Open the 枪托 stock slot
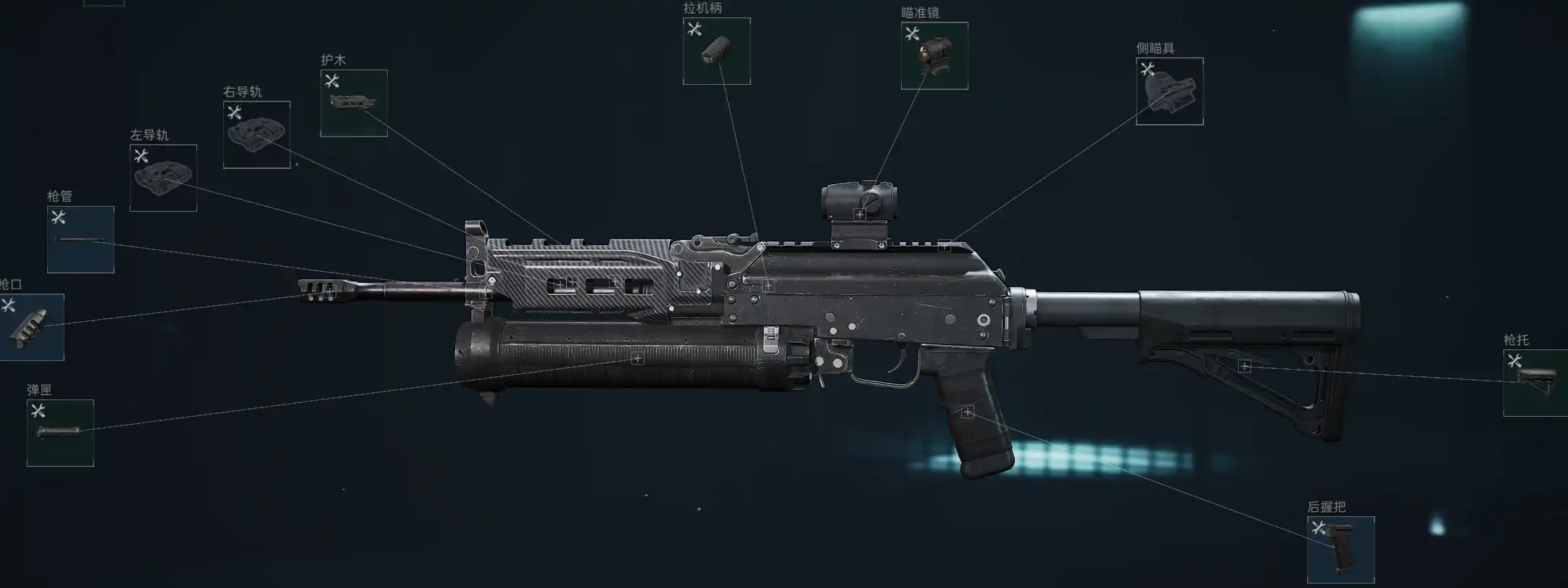This screenshot has height=588, width=1568. pos(1535,383)
